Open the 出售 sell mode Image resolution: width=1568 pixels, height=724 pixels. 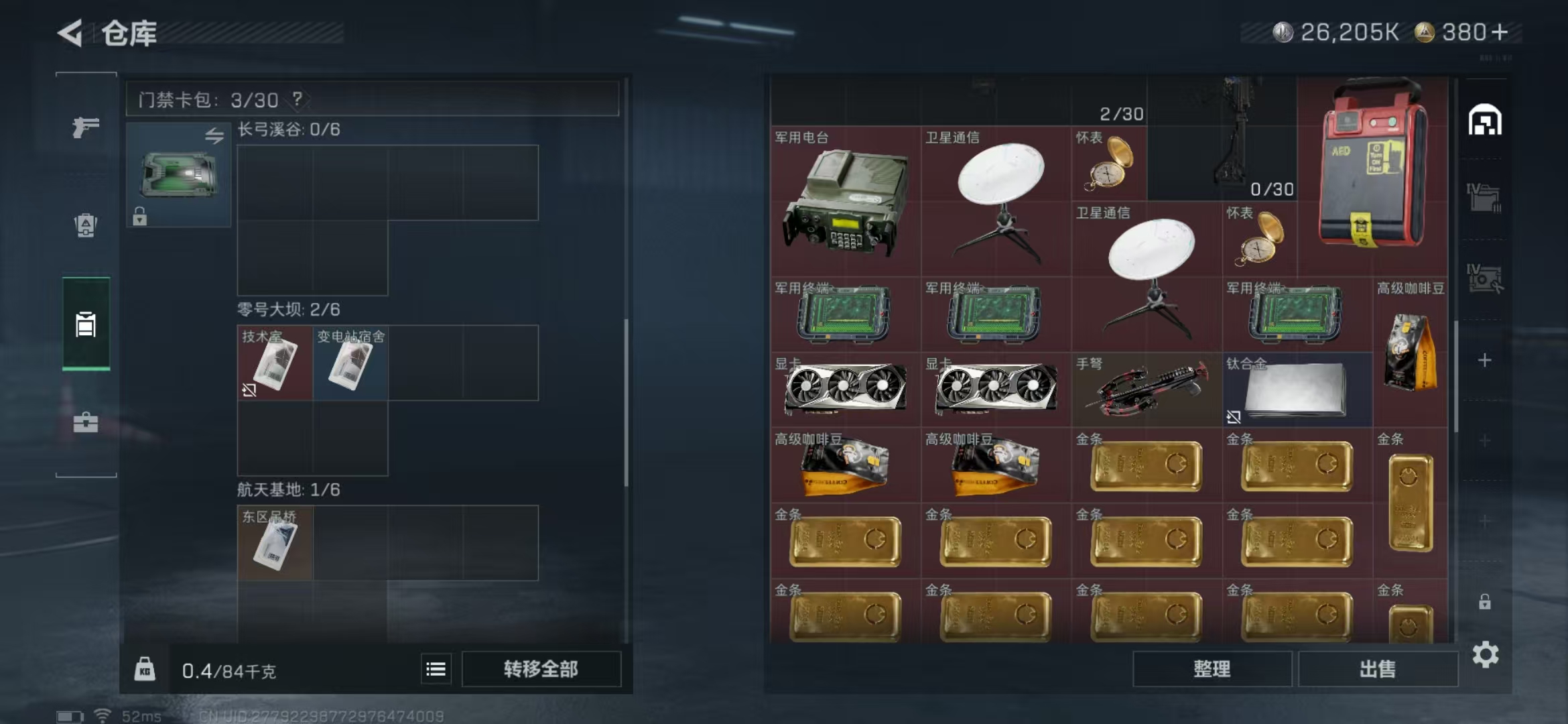click(x=1378, y=669)
